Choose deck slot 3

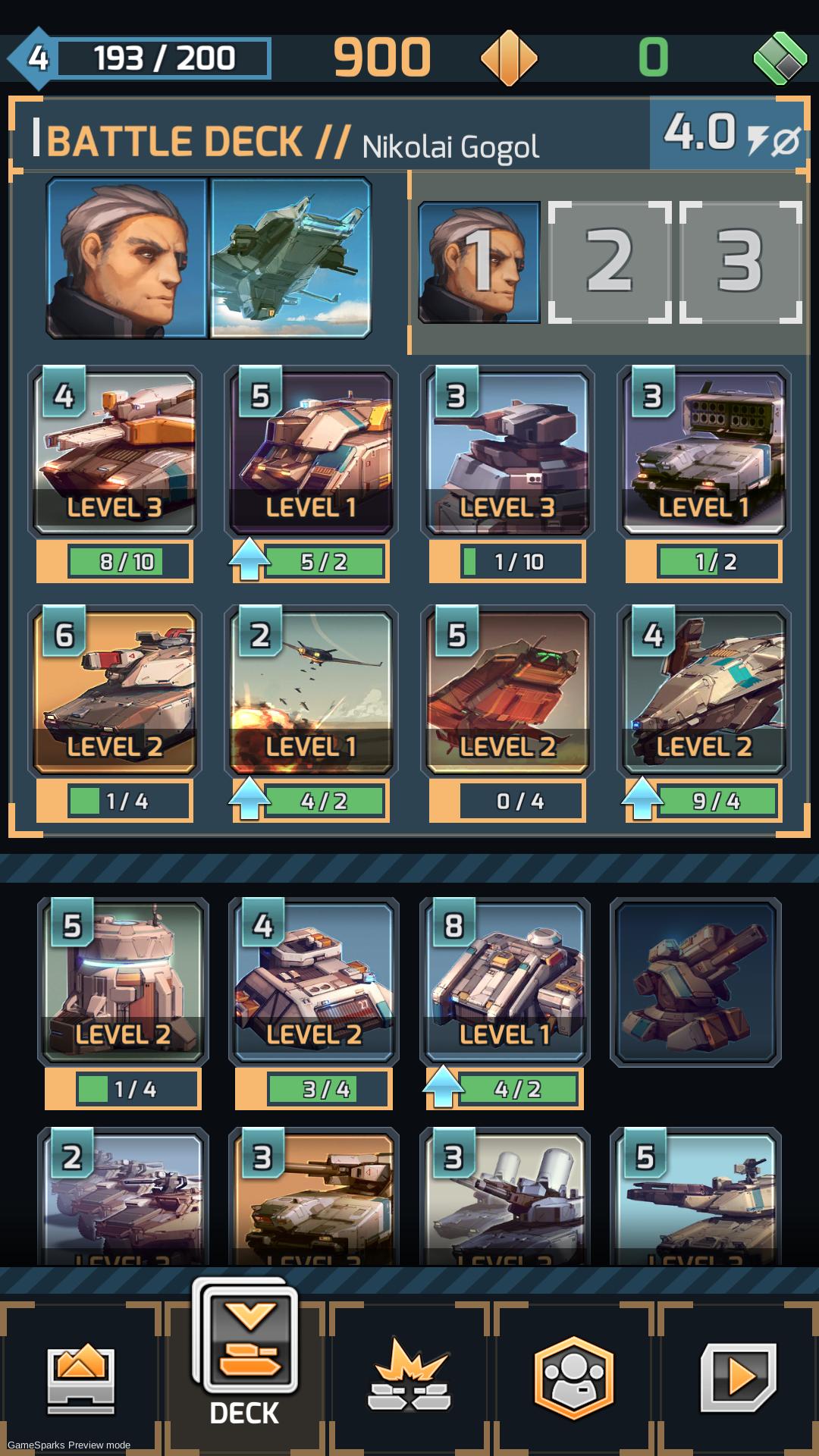tap(741, 262)
